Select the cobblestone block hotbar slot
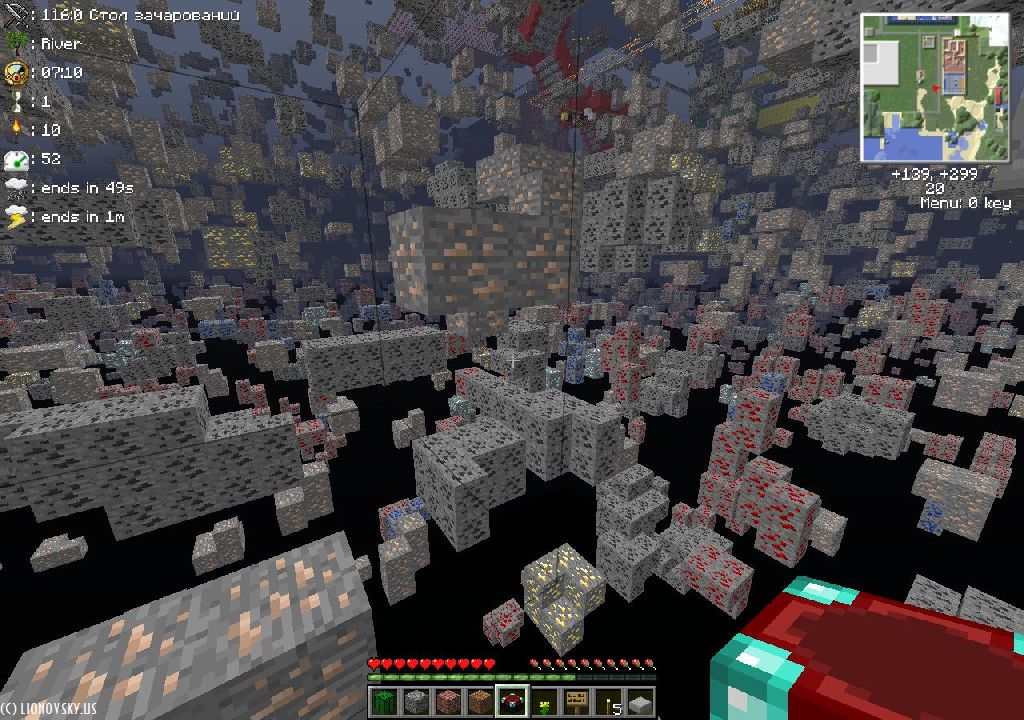Viewport: 1024px width, 720px height. pos(416,702)
